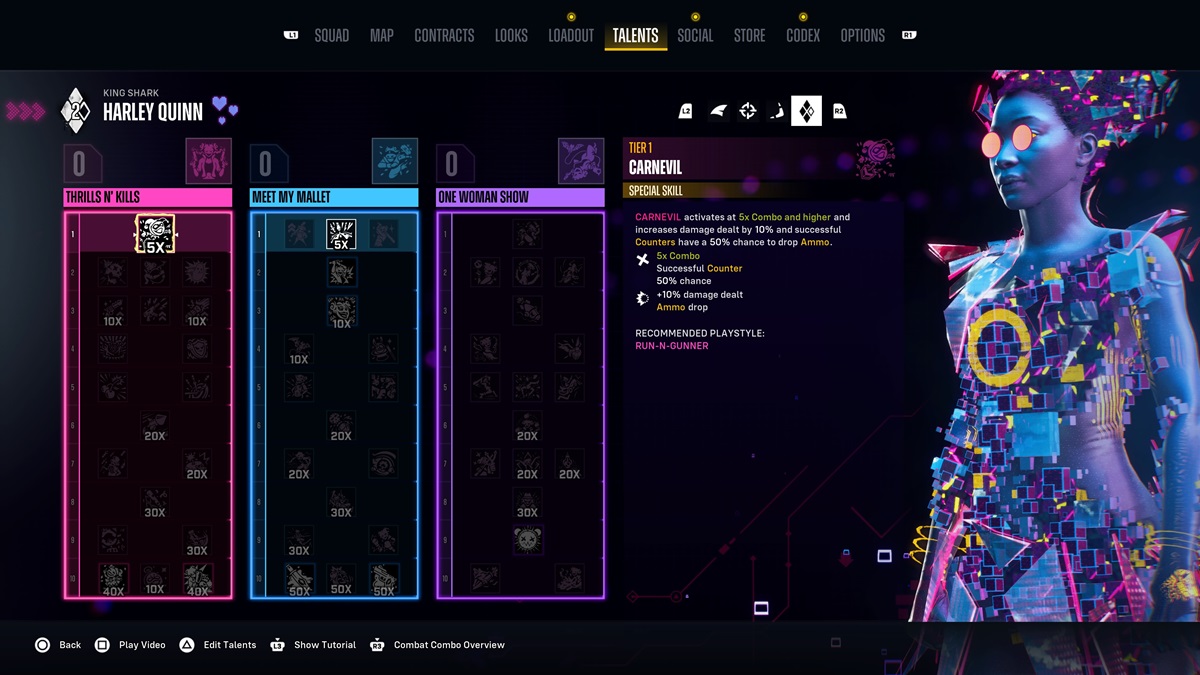This screenshot has width=1200, height=675.
Task: Open the Squad tab
Action: [331, 36]
